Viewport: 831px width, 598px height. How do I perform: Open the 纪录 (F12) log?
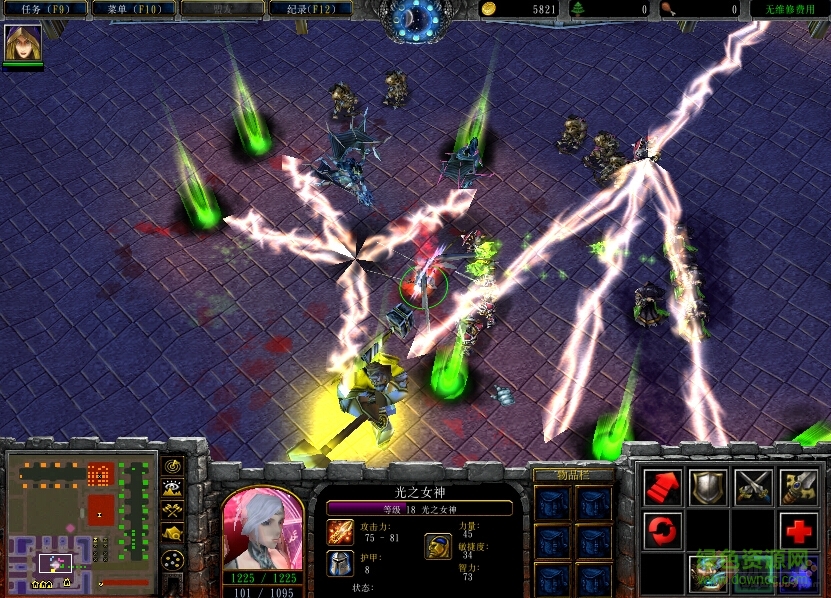coord(310,9)
